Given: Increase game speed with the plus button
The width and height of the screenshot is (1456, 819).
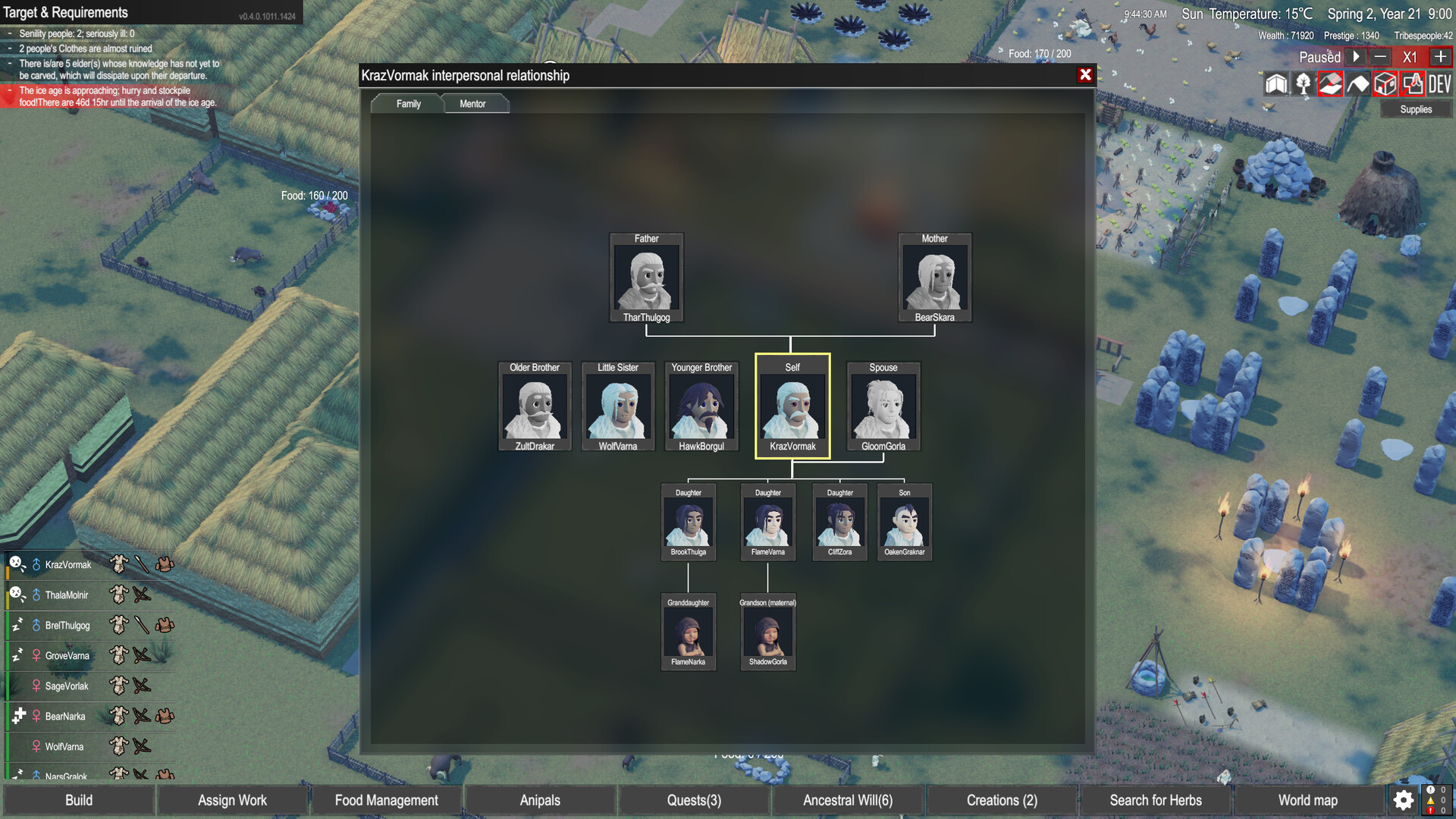Looking at the screenshot, I should click(x=1440, y=56).
